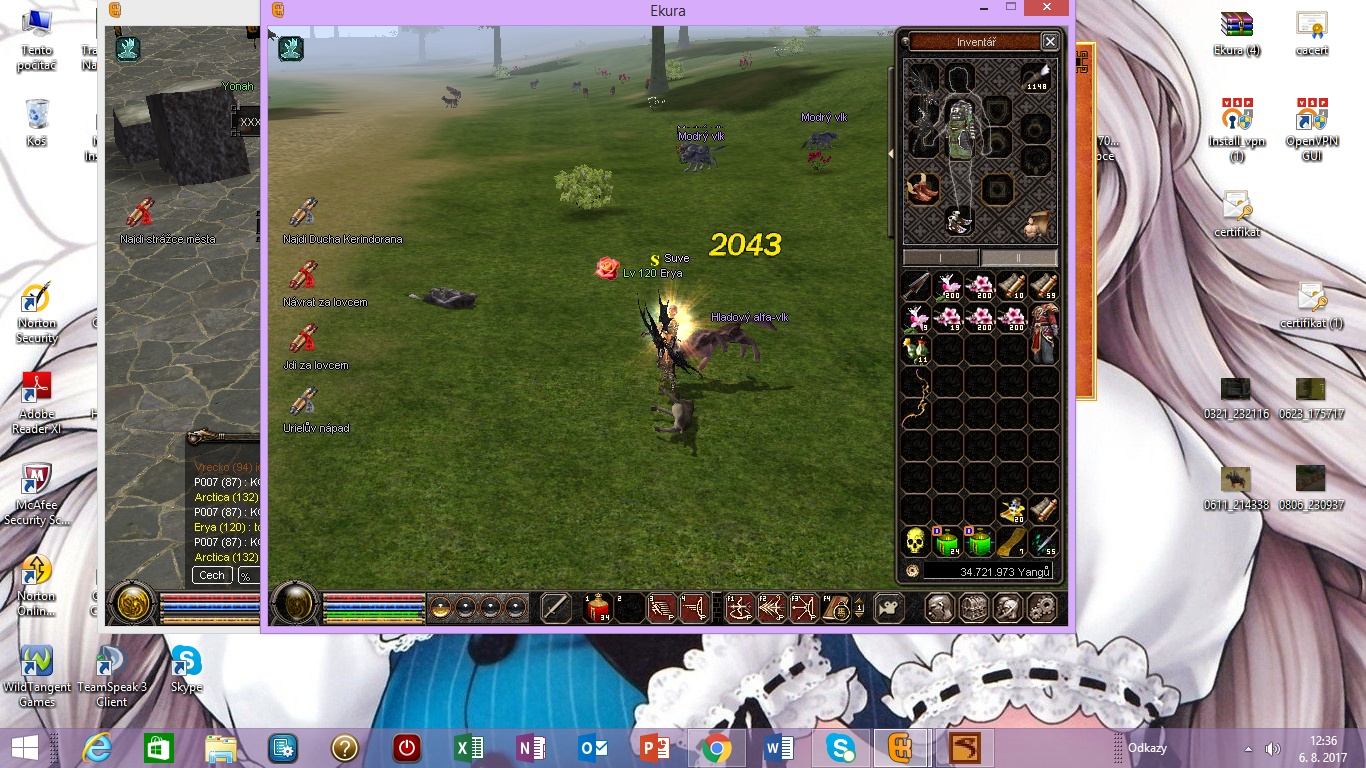Select the green potion stack of 24
Viewport: 1366px width, 768px height.
click(x=947, y=543)
